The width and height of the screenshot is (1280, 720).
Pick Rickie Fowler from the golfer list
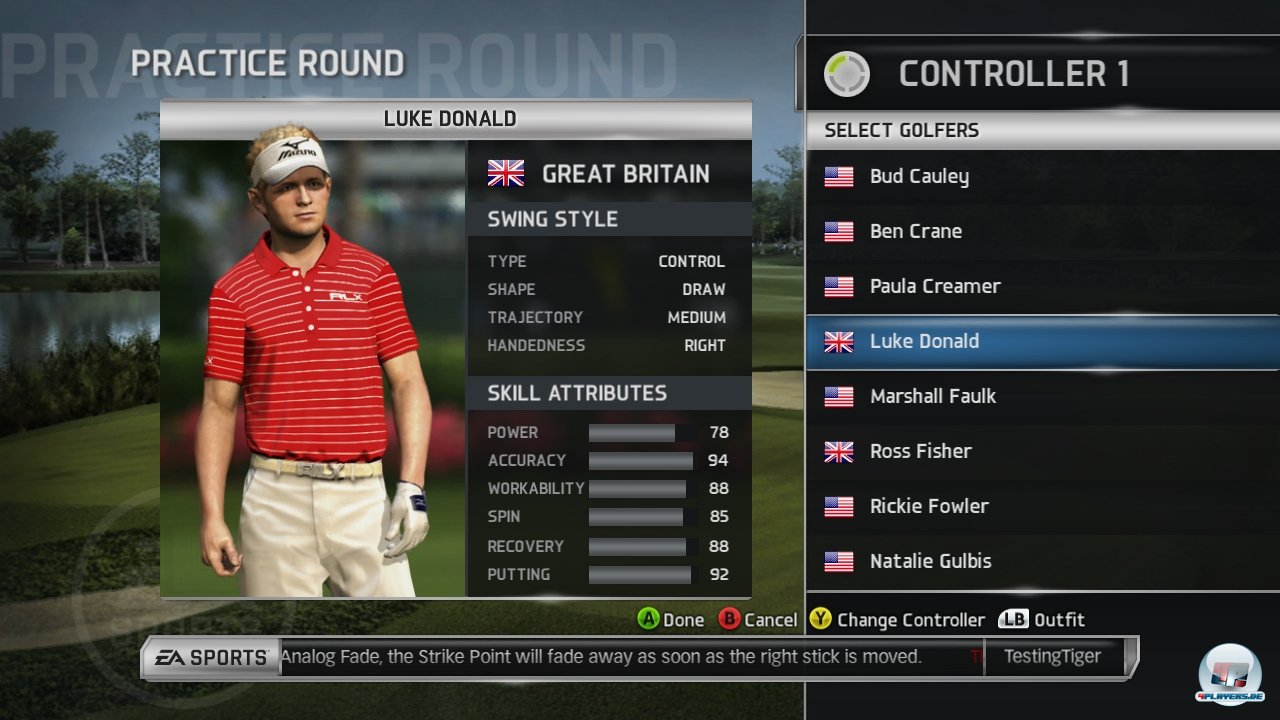pos(928,507)
